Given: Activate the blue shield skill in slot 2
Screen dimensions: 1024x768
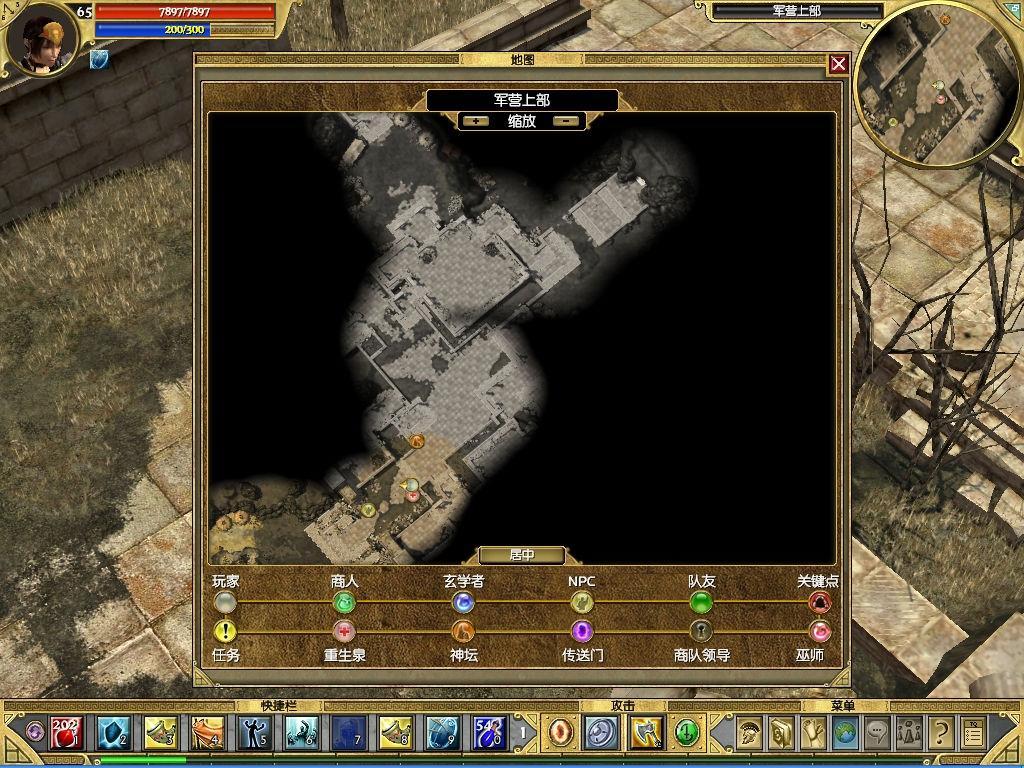Looking at the screenshot, I should point(113,733).
